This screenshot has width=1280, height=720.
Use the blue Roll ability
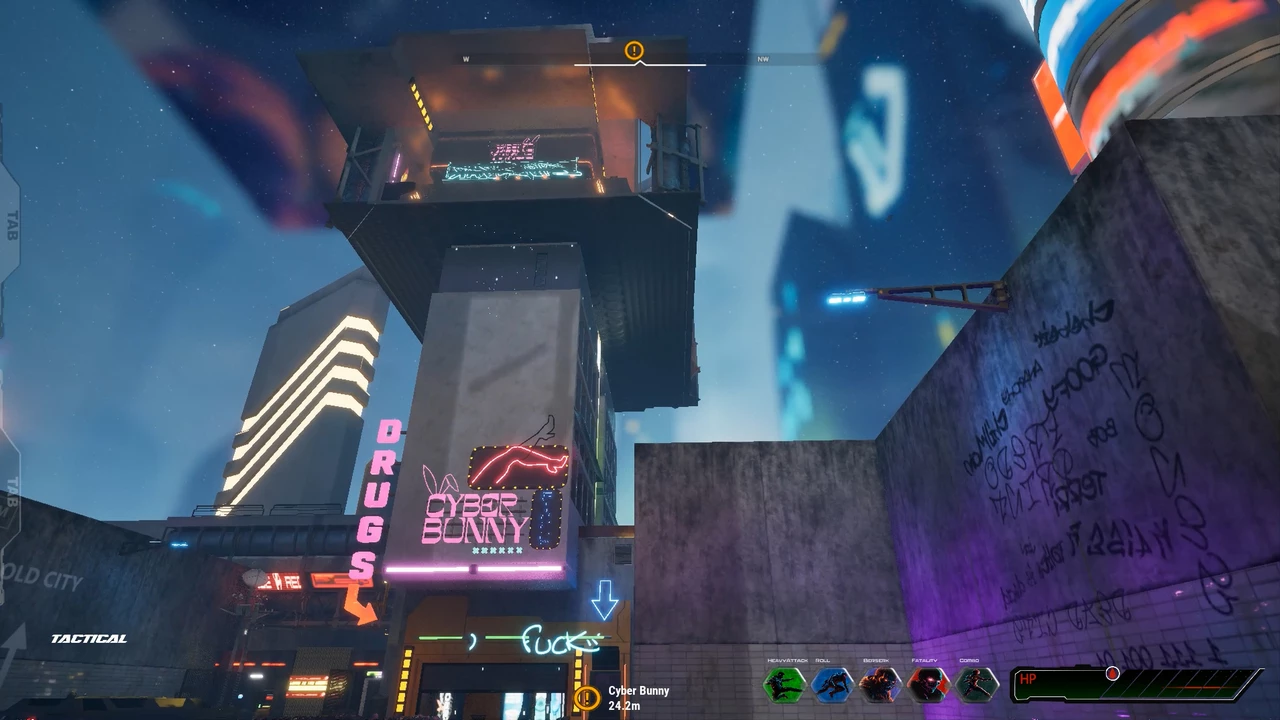pyautogui.click(x=832, y=685)
